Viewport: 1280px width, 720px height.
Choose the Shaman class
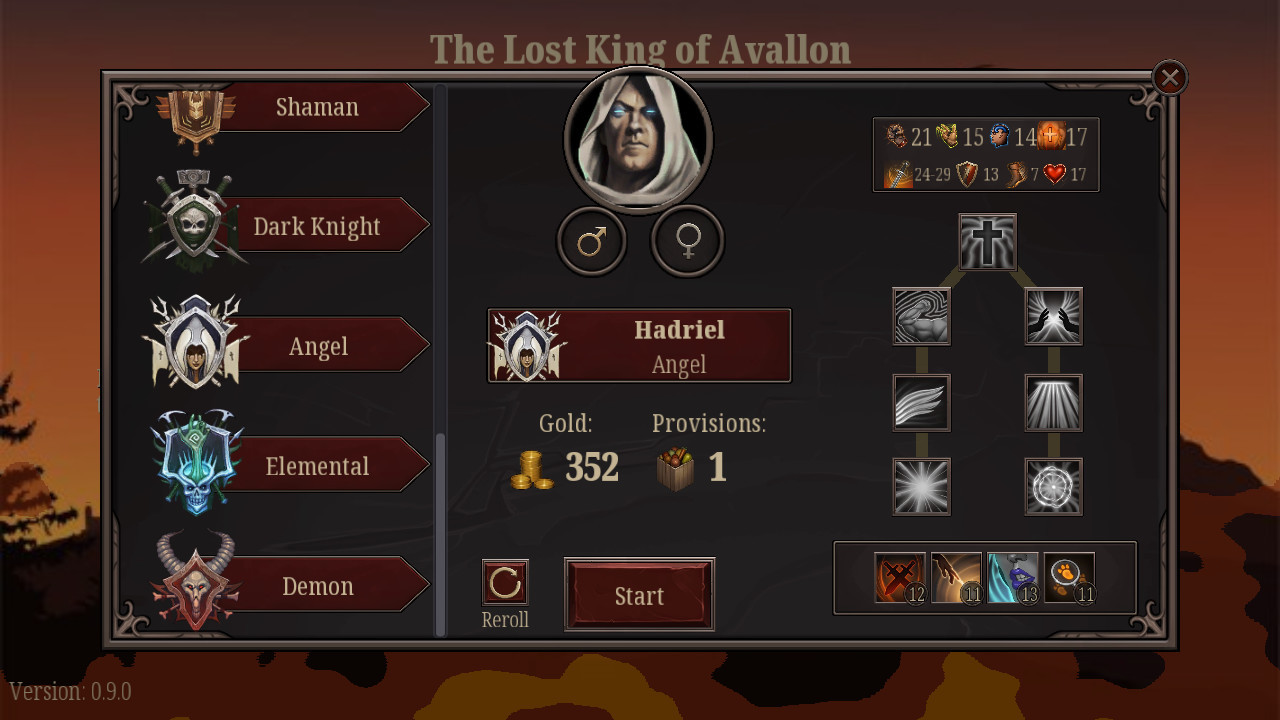click(x=317, y=107)
